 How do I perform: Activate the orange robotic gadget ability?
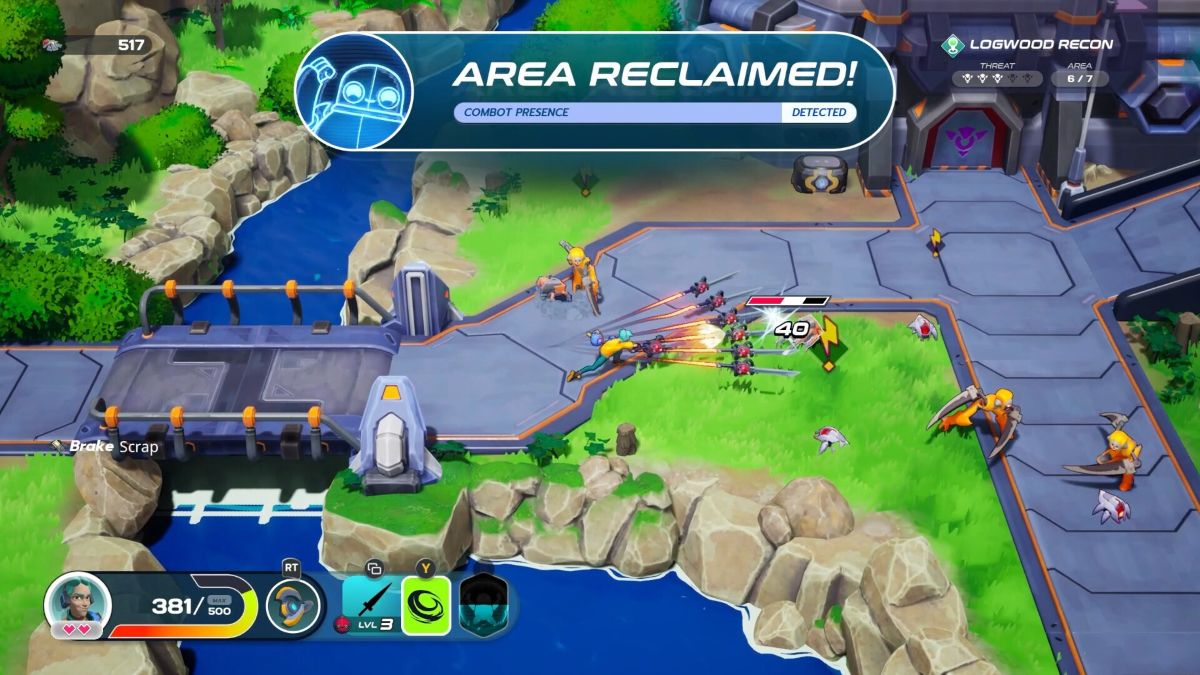click(x=293, y=606)
